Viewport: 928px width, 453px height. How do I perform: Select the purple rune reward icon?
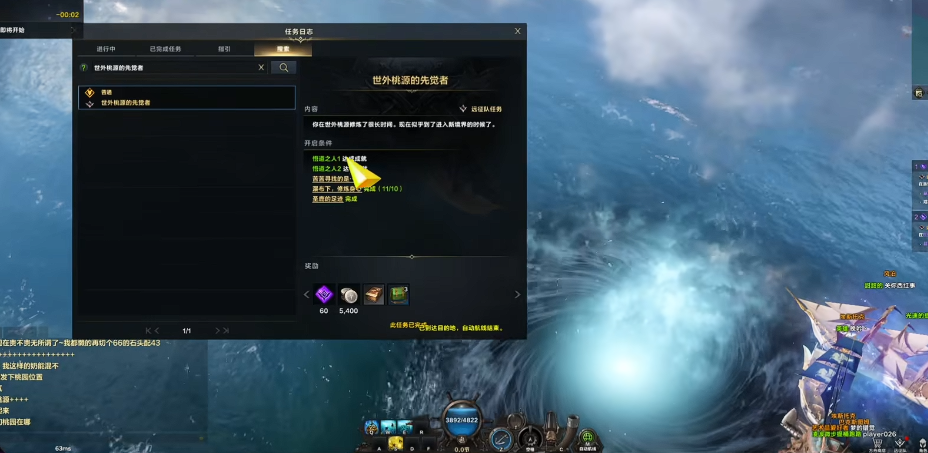click(324, 294)
